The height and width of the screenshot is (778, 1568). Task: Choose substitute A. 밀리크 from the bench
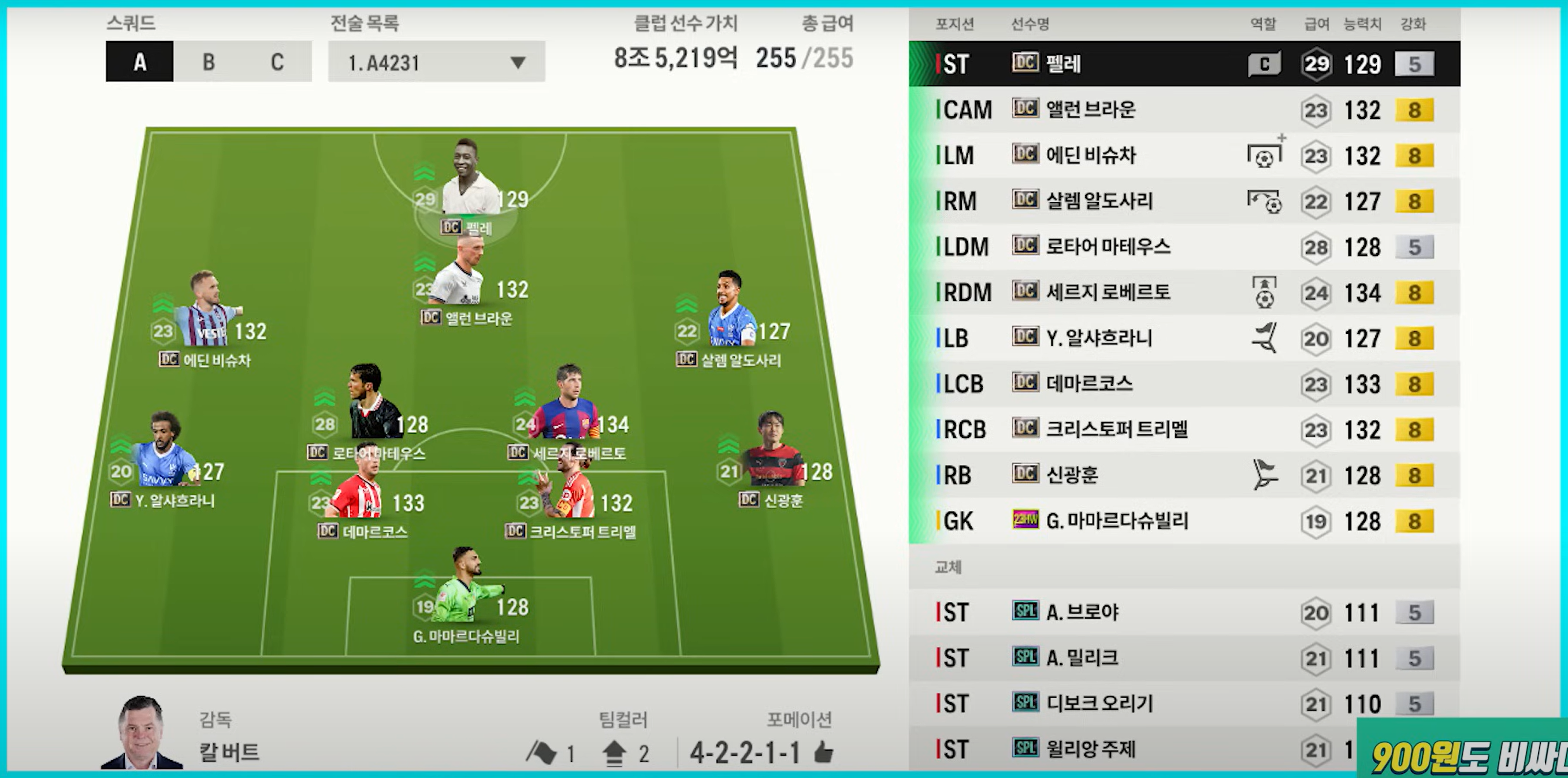click(x=1184, y=658)
